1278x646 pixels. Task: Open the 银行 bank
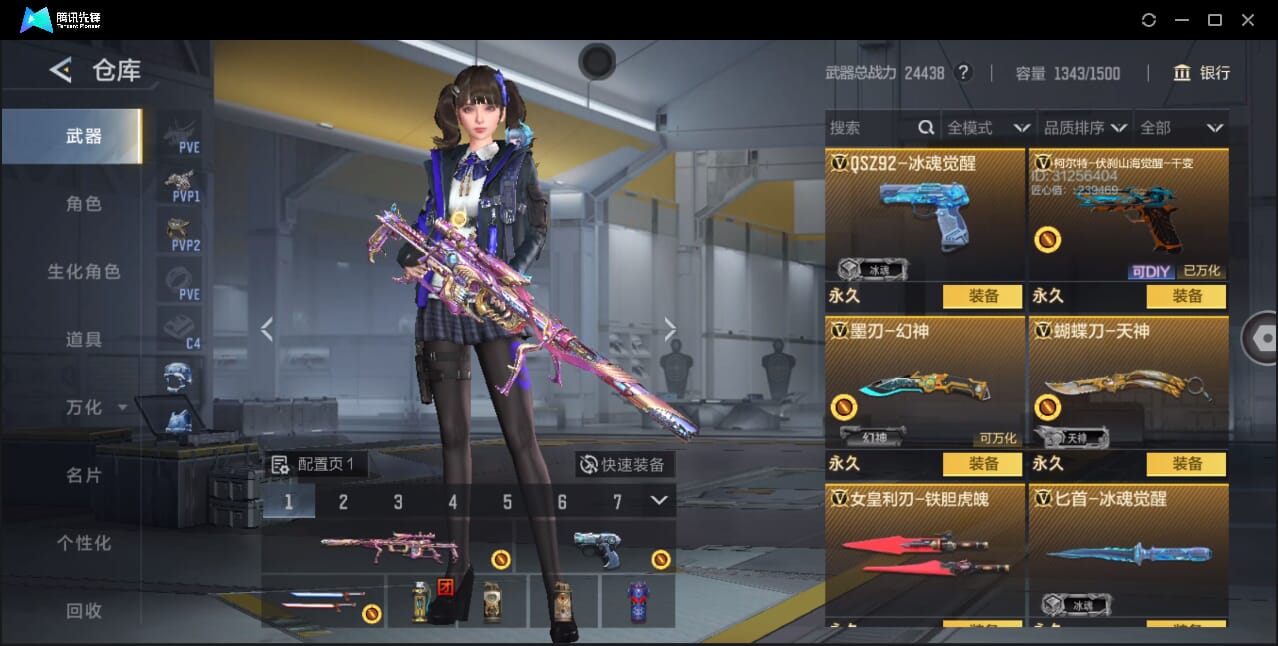tap(1202, 73)
